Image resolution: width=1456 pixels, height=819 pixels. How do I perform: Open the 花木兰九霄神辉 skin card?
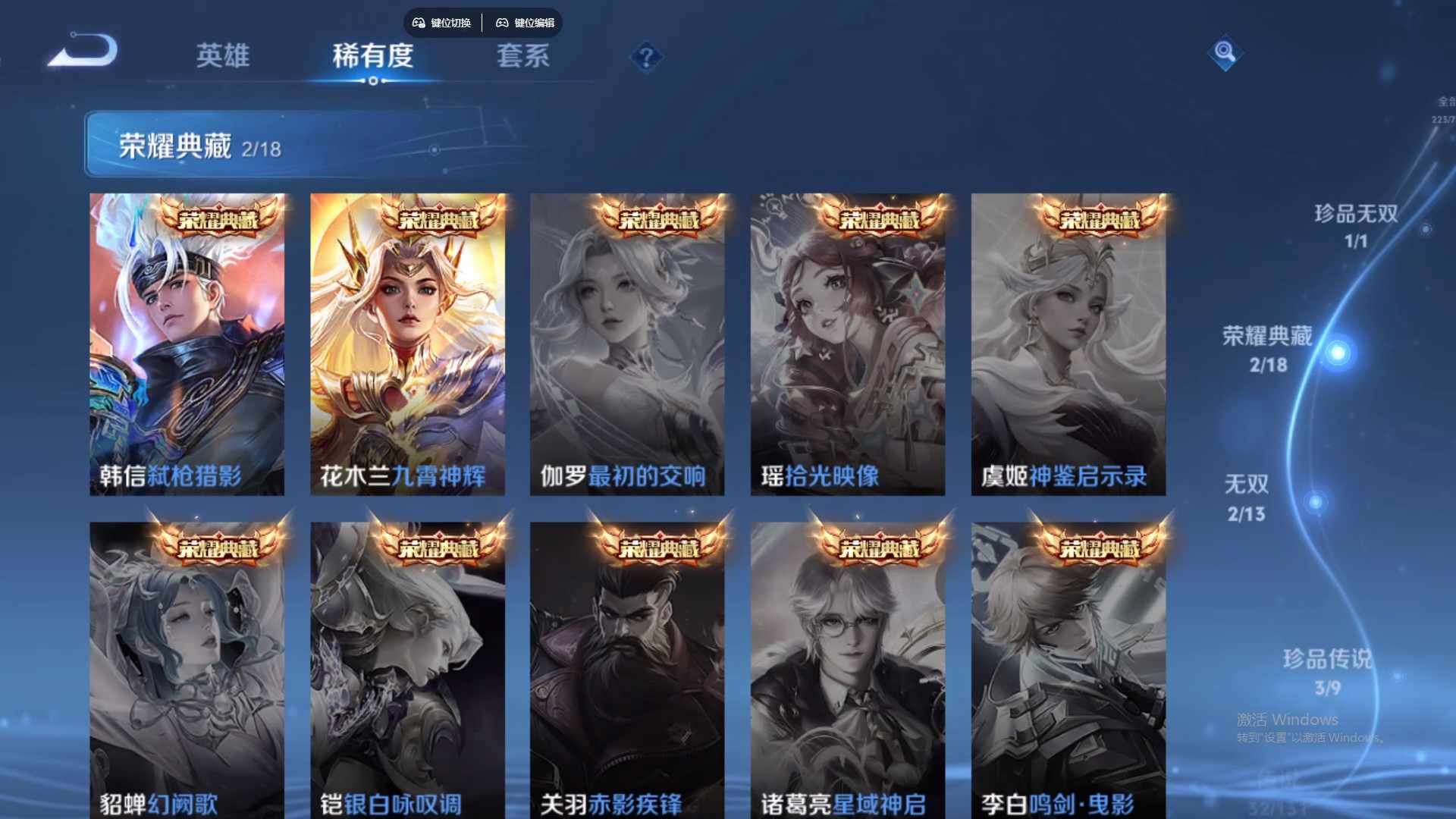(409, 344)
